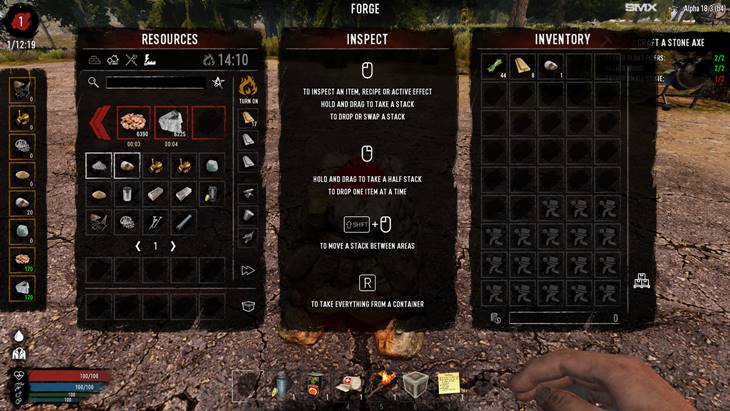Select the canned food in the hotbar
This screenshot has height=411, width=730.
(x=315, y=384)
